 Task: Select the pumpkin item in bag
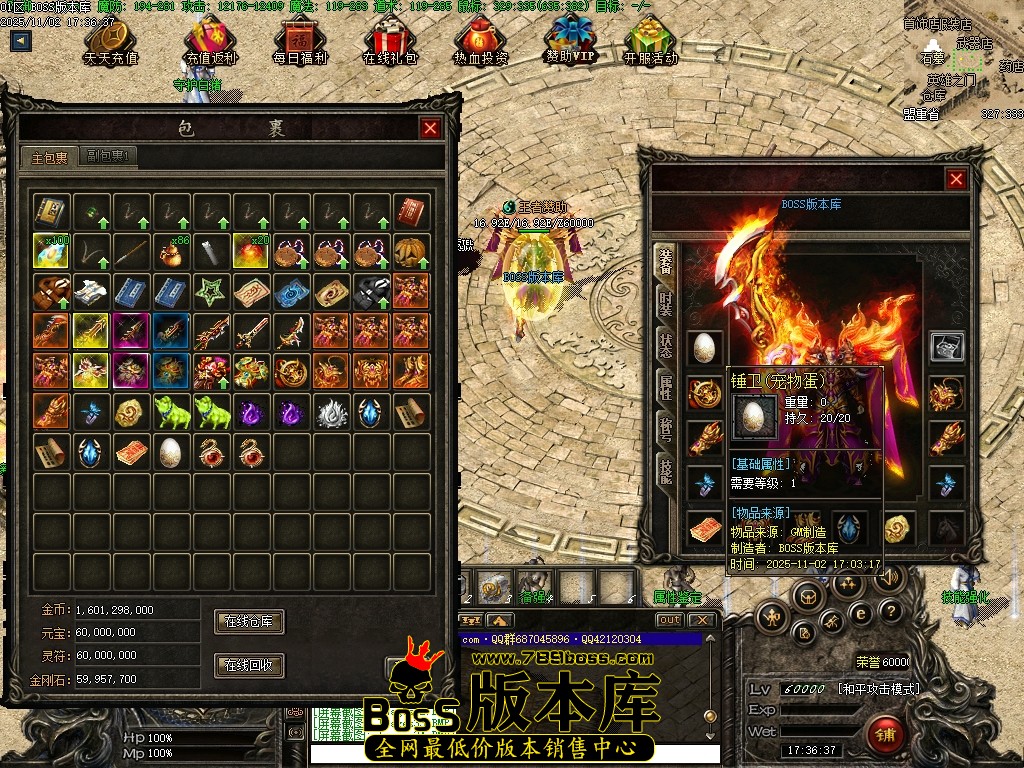coord(411,251)
